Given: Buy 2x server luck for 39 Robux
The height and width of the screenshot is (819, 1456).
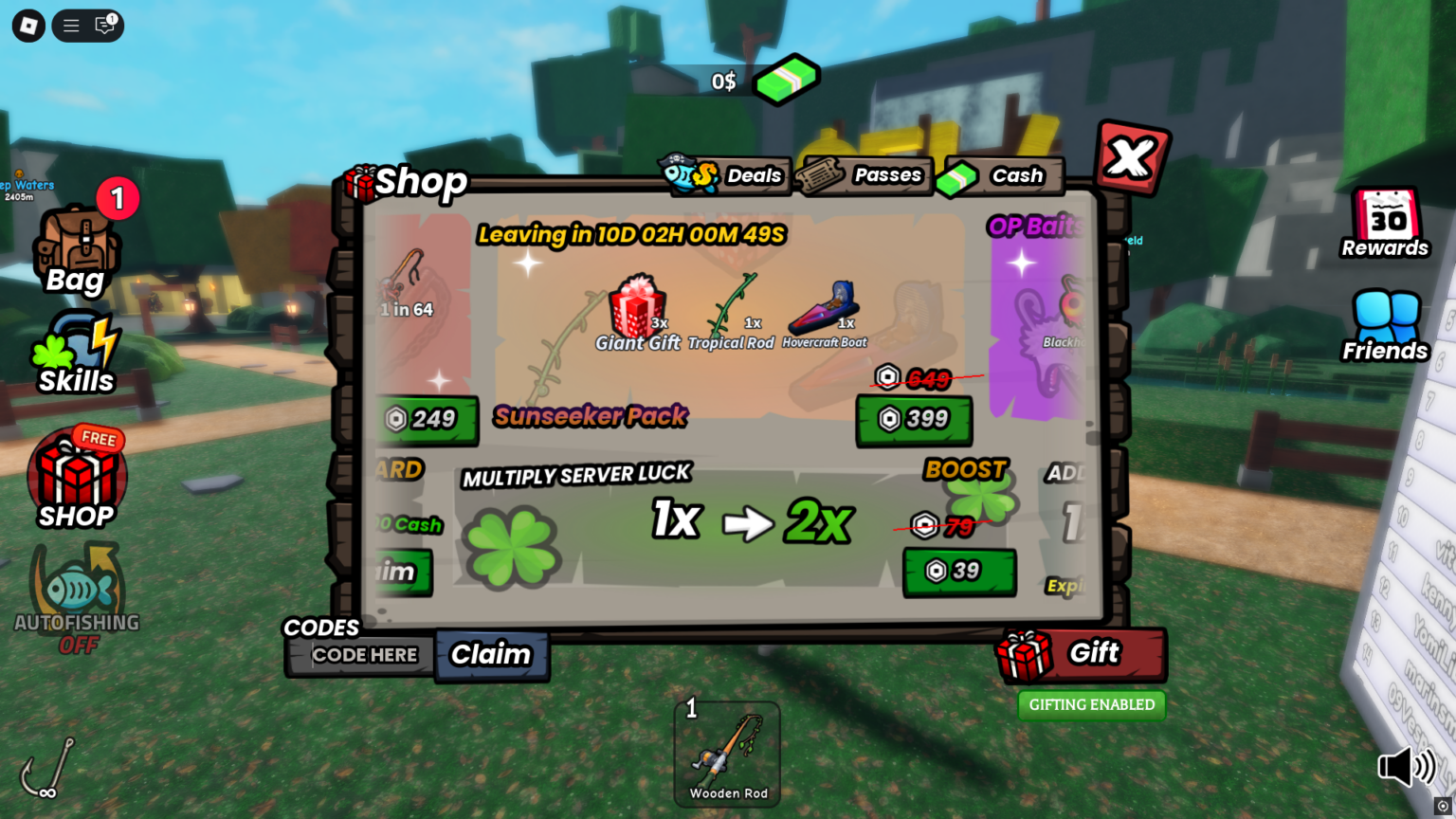Looking at the screenshot, I should click(958, 573).
